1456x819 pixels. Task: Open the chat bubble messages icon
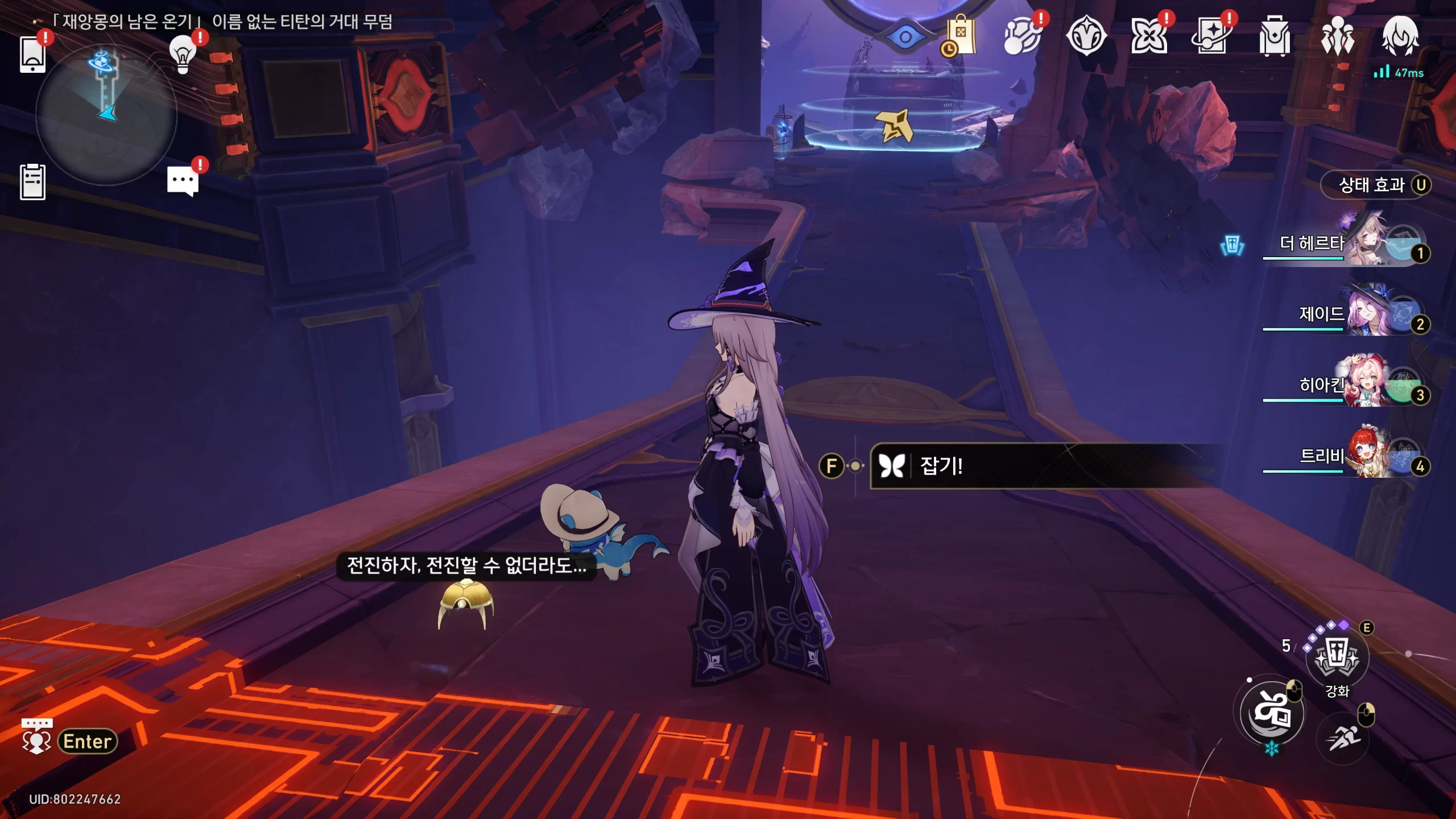[x=183, y=182]
